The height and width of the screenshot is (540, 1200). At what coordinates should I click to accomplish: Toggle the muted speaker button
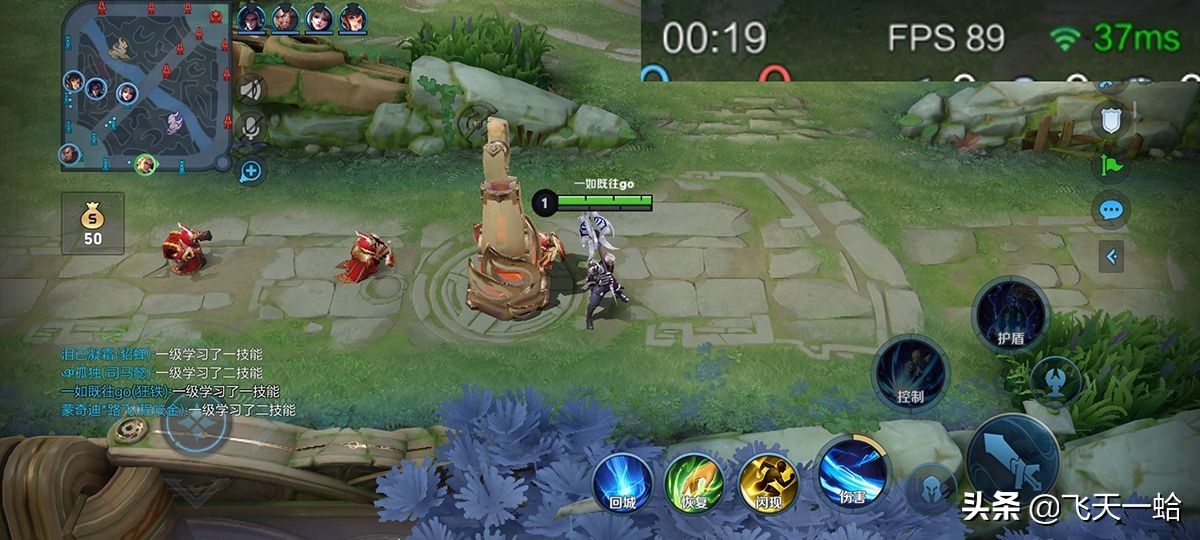251,90
